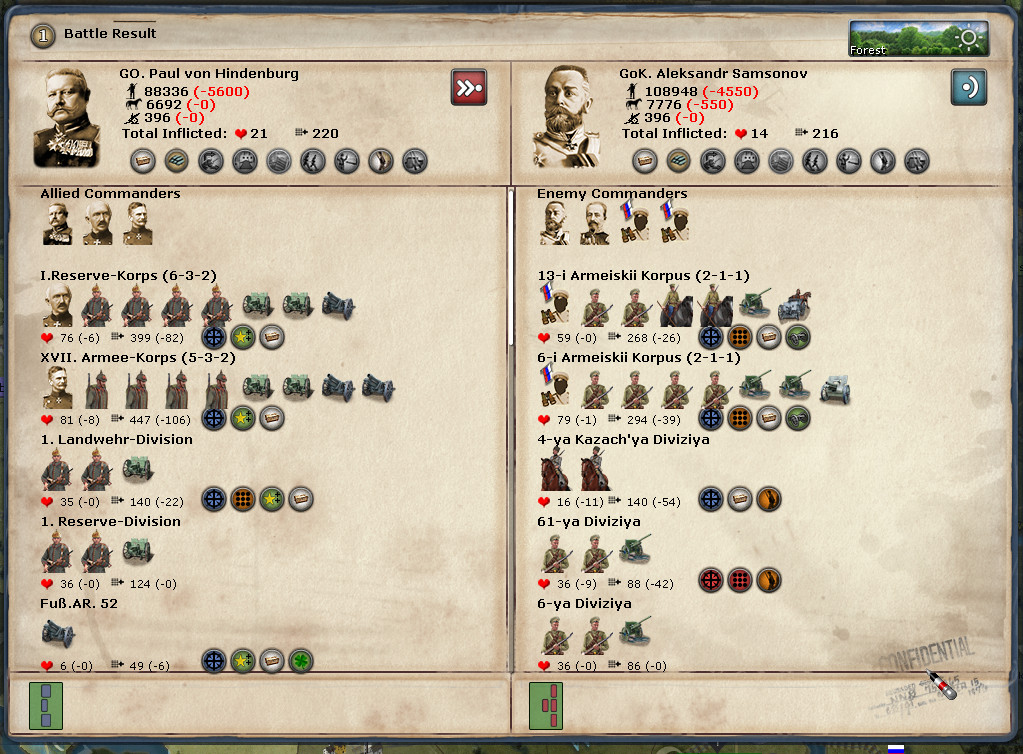
Task: Choose the 61-ya Diviziya entry
Action: click(589, 521)
